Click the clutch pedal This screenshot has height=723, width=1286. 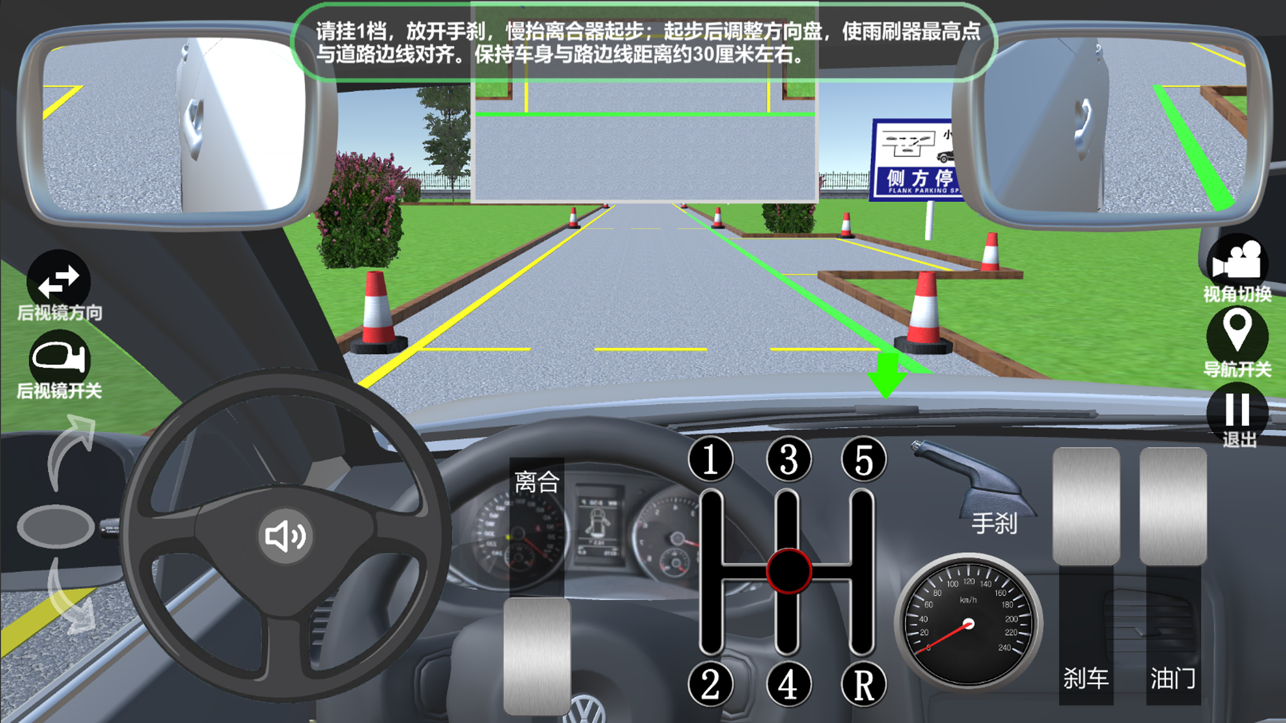tap(537, 655)
